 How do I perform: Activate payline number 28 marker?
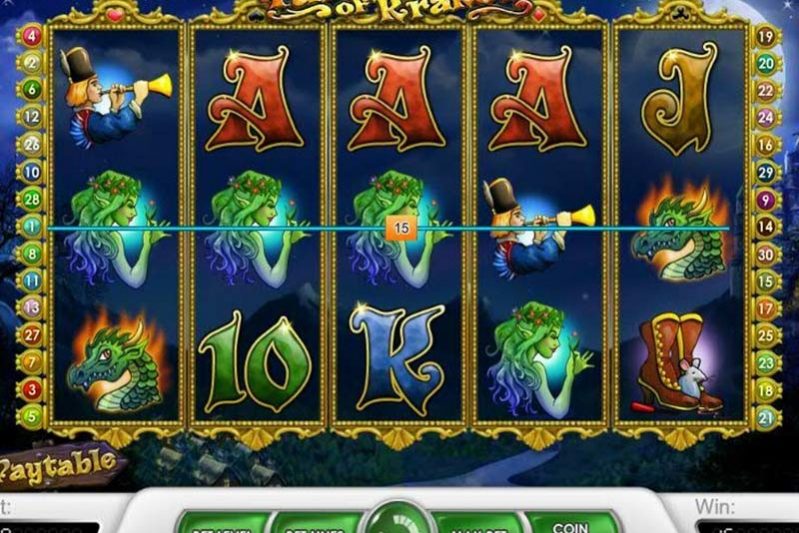(31, 200)
